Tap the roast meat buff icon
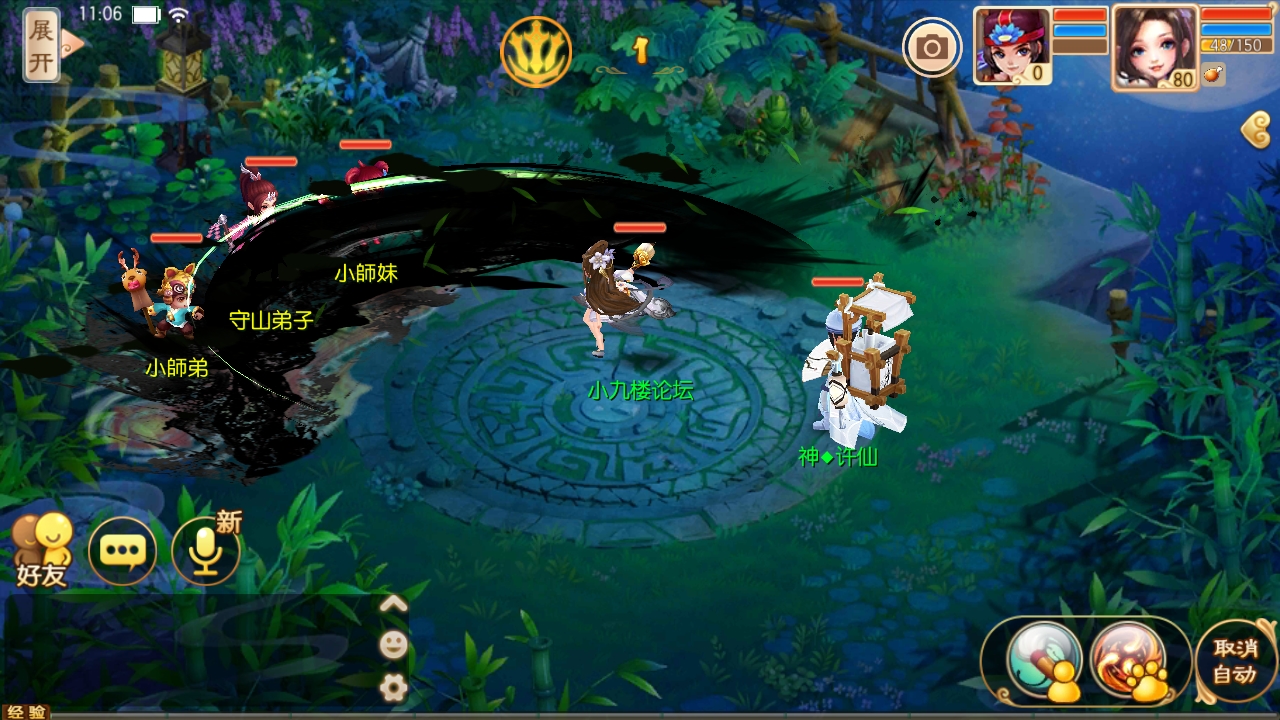 [1214, 74]
